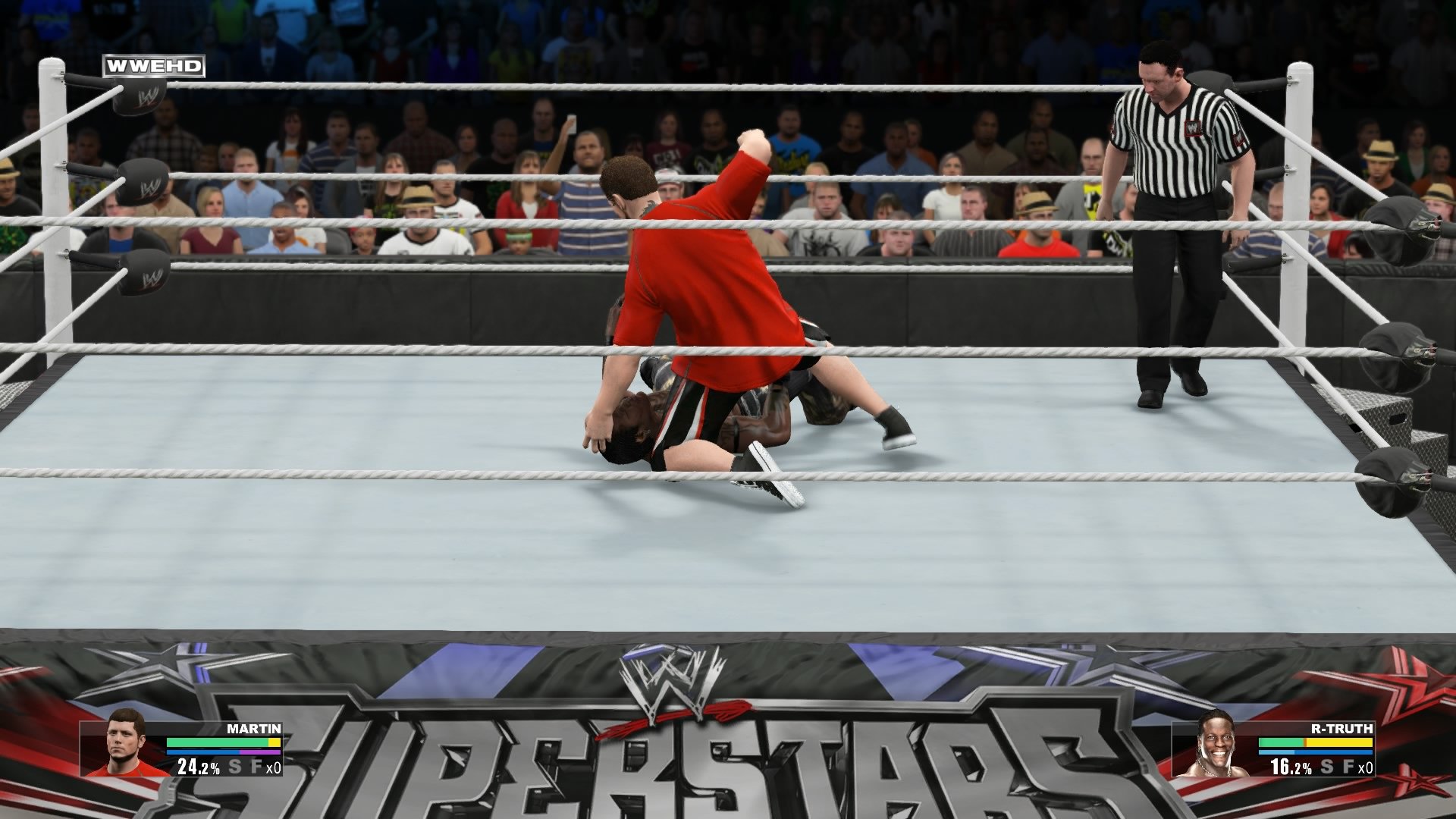The image size is (1456, 819).
Task: Click Martin's 24.2% damage percentage readout
Action: (x=197, y=768)
